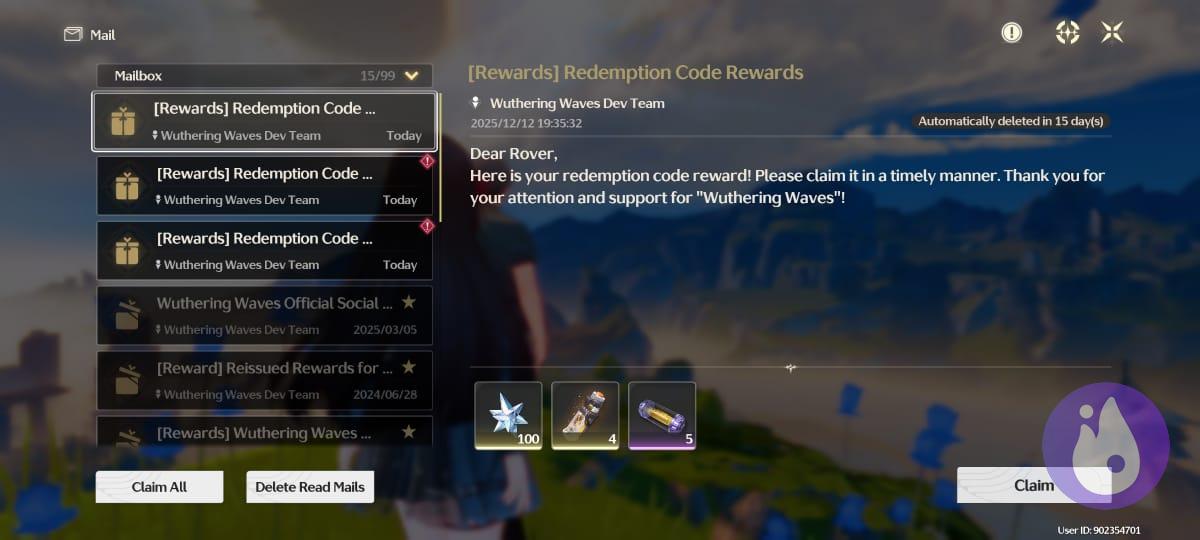Expand the Mailbox dropdown
This screenshot has height=540, width=1200.
[x=411, y=75]
